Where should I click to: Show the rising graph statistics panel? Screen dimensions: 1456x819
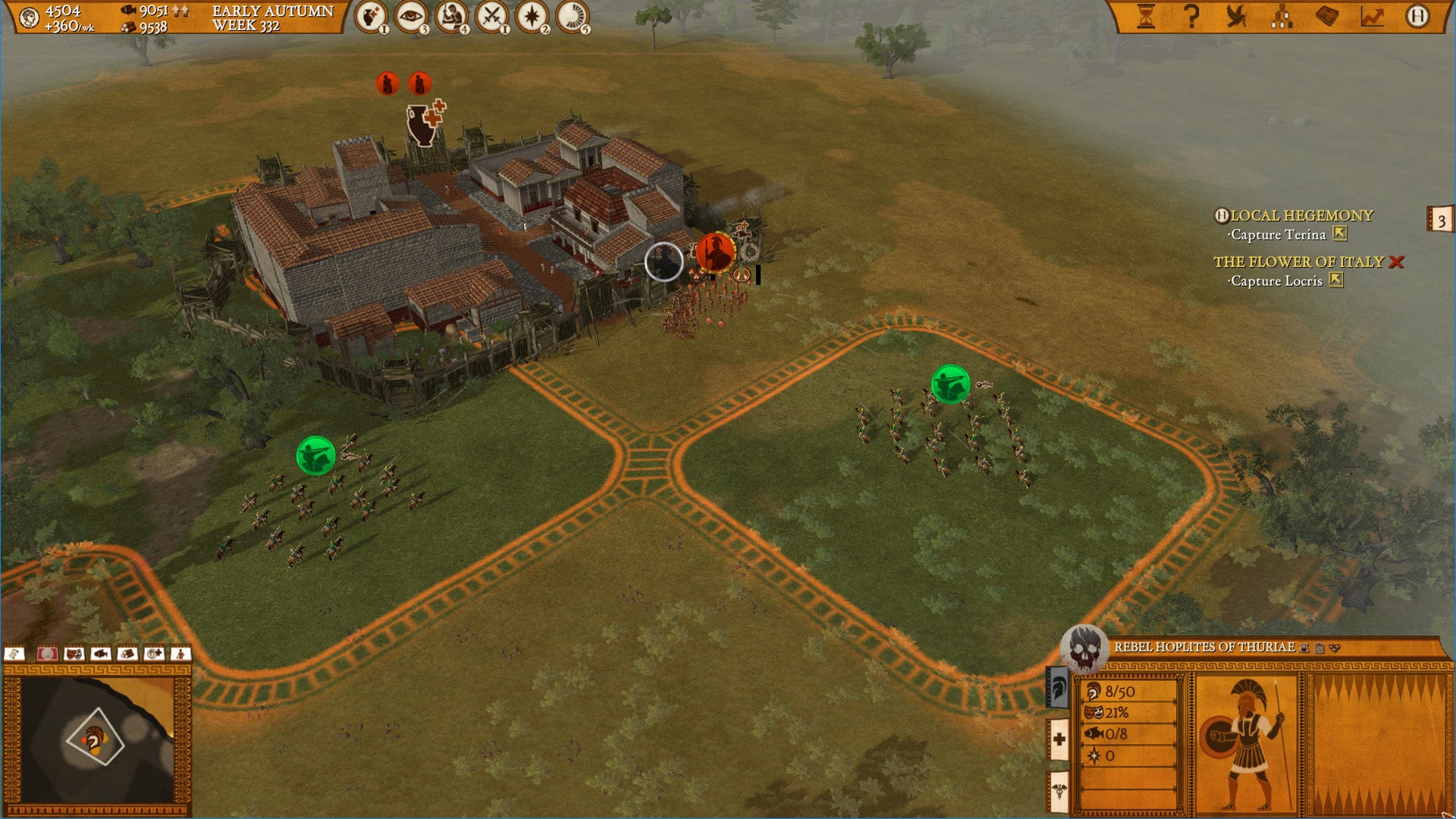click(1372, 17)
